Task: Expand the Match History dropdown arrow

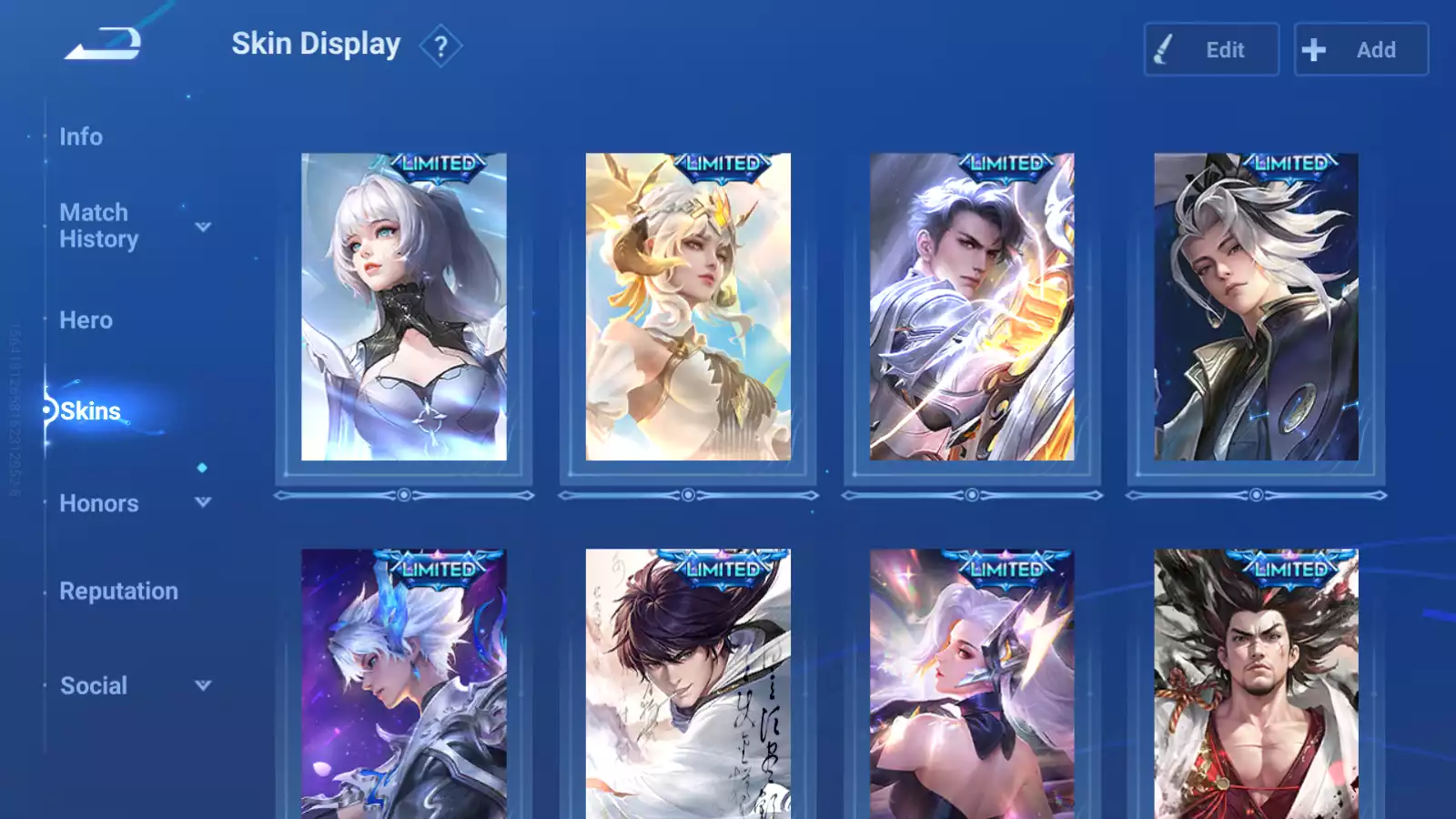Action: 203,227
